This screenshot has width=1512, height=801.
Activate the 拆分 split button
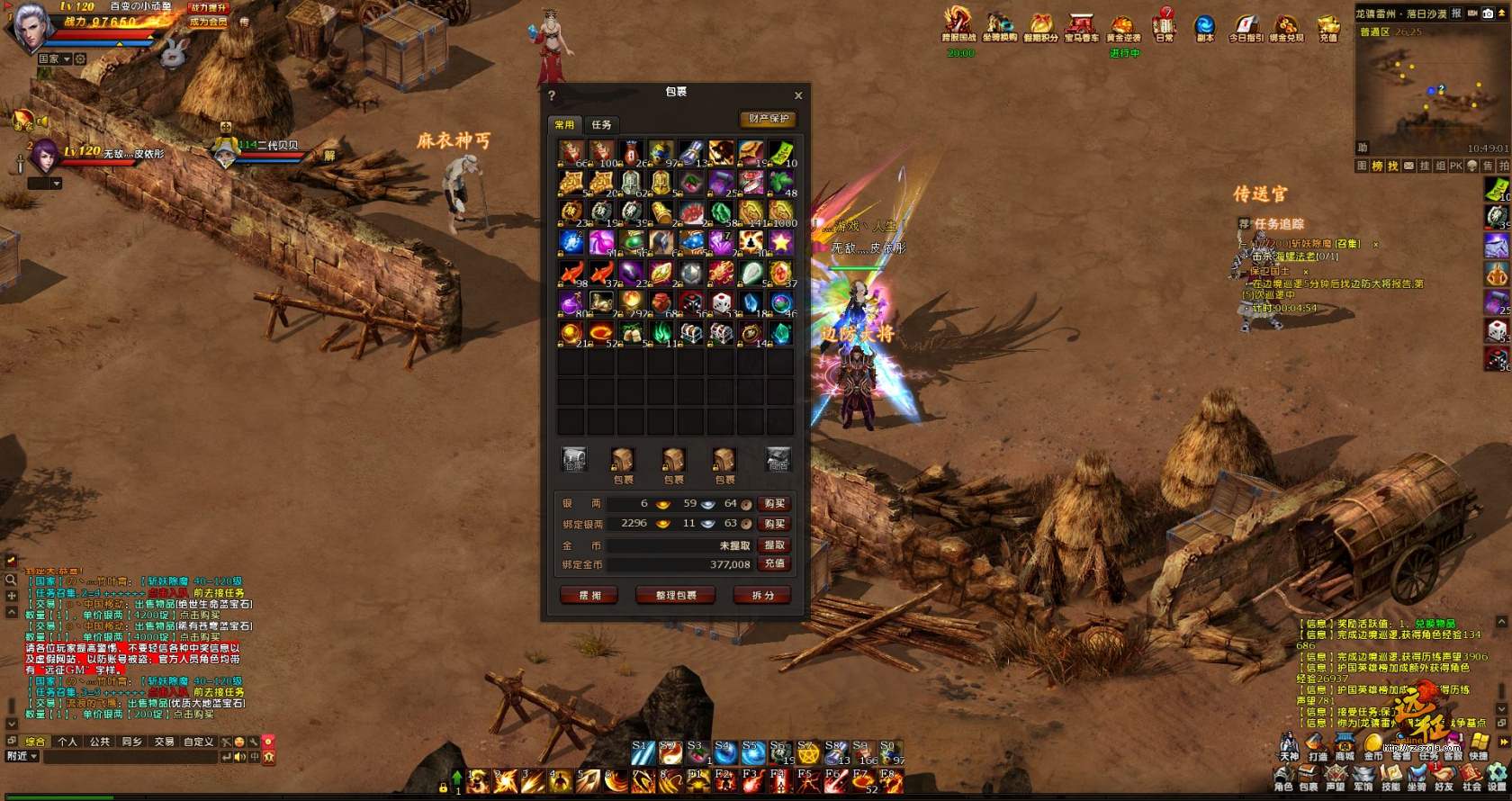(x=762, y=595)
